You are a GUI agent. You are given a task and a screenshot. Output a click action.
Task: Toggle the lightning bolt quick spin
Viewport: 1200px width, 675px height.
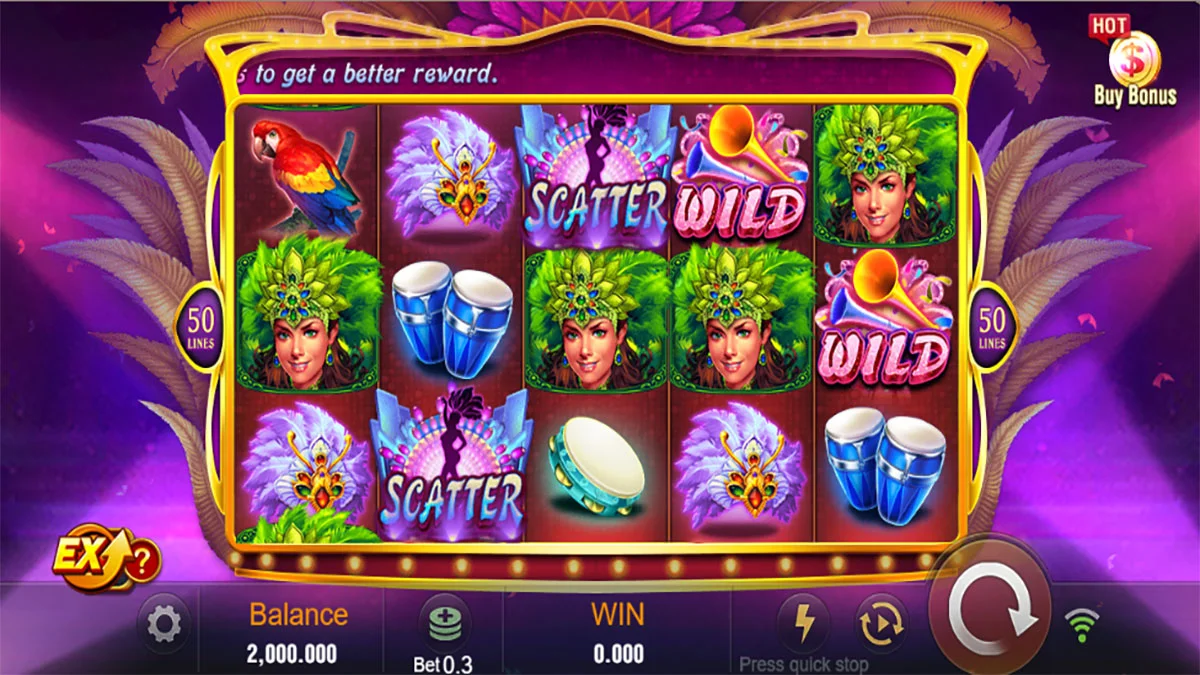tap(804, 622)
